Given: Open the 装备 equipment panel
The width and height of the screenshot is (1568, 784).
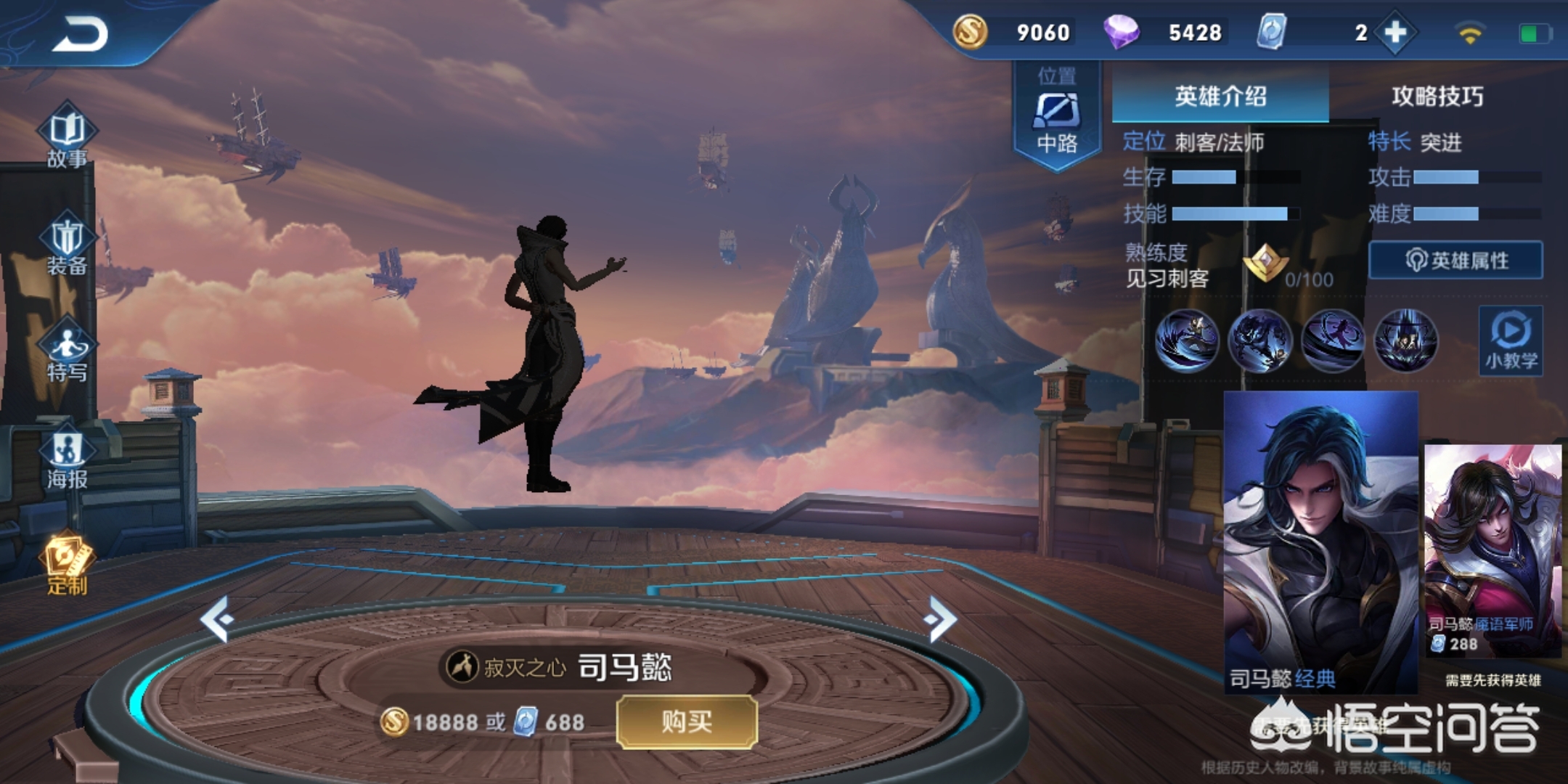Looking at the screenshot, I should tap(67, 245).
